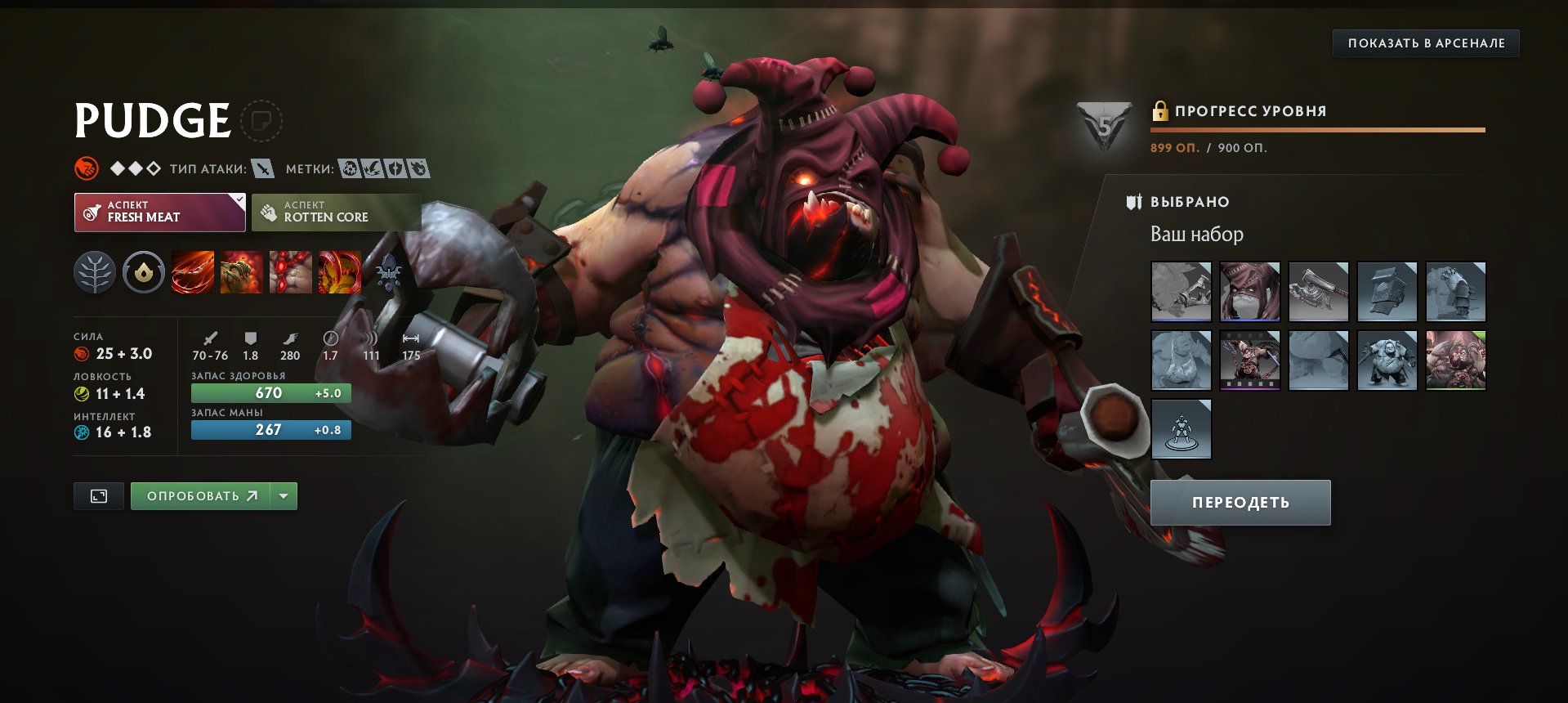Expand the Fresh Meat aspect dropdown arrow

[237, 199]
